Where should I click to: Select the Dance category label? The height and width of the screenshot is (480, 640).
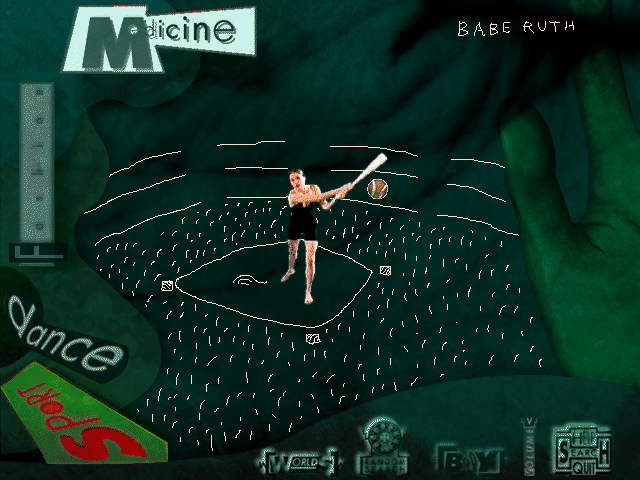point(63,334)
